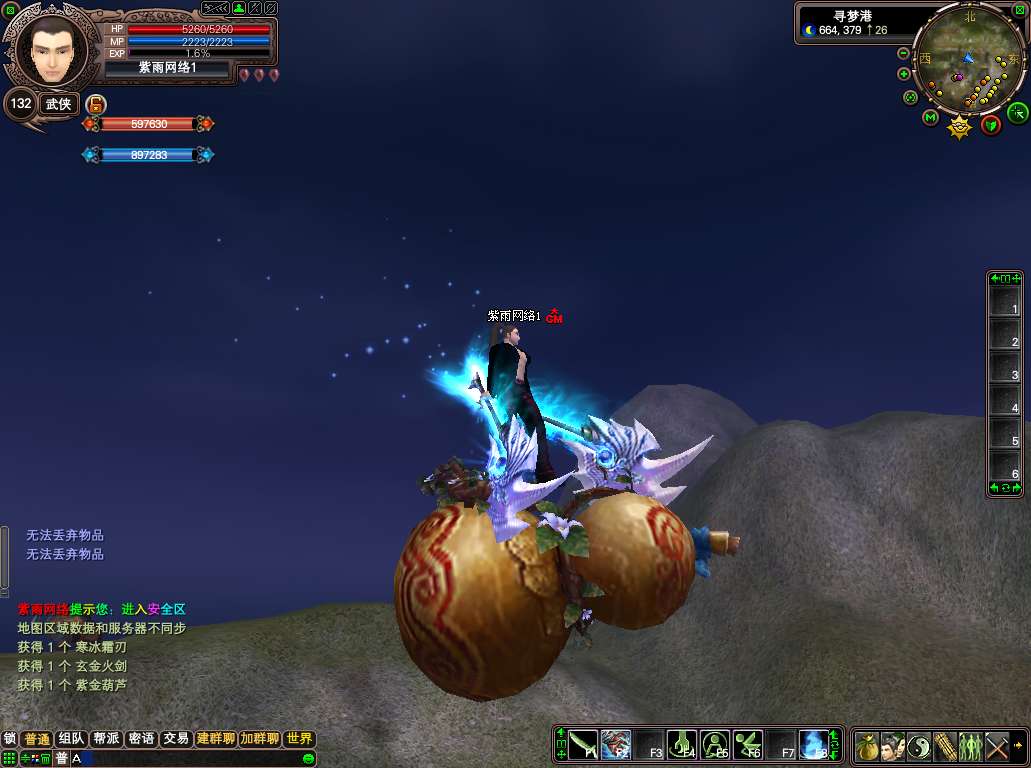Viewport: 1031px width, 768px height.
Task: Toggle the orange padlock icon
Action: 96,104
